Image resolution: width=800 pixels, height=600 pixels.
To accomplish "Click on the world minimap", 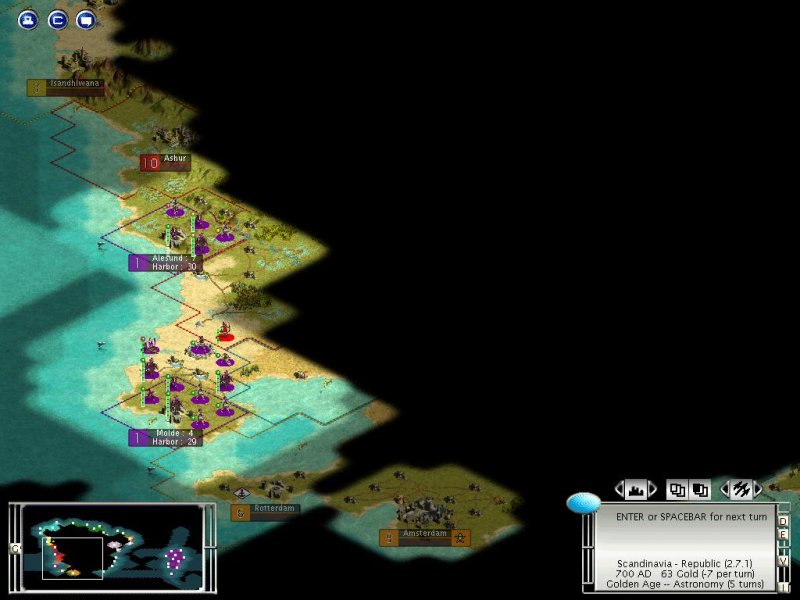I will [112, 546].
